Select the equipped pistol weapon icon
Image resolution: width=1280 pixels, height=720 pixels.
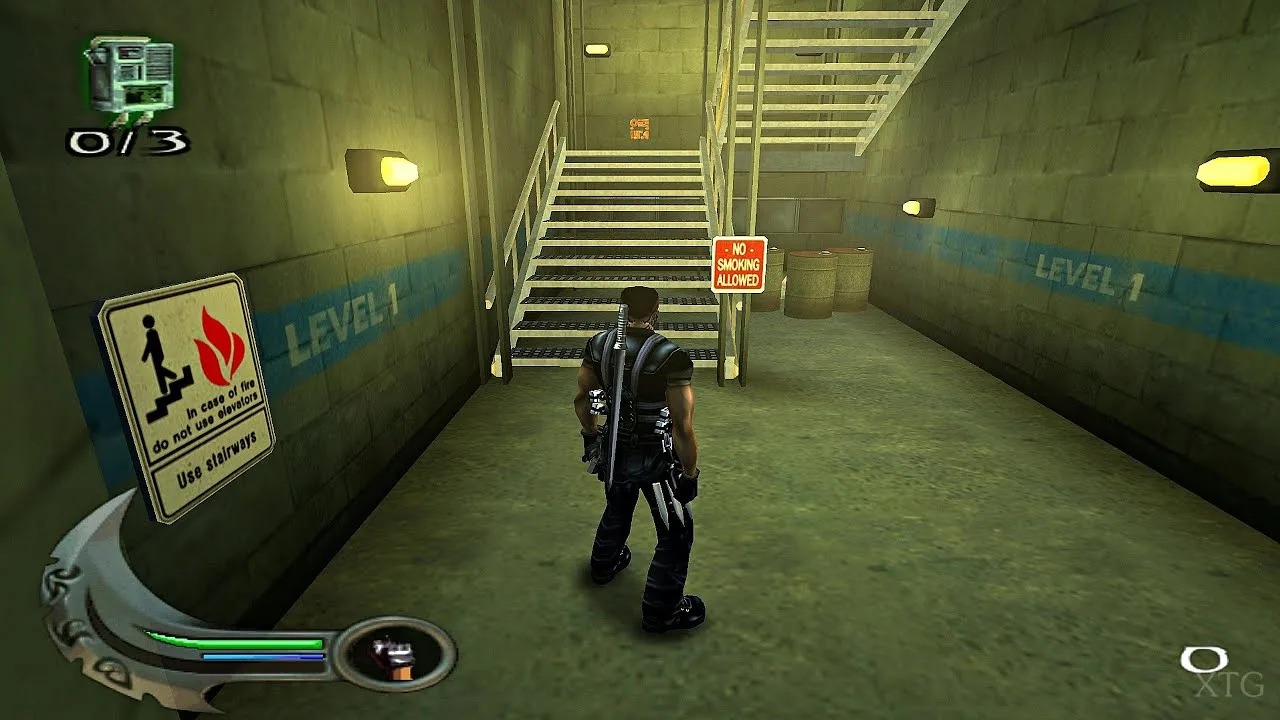[x=394, y=656]
